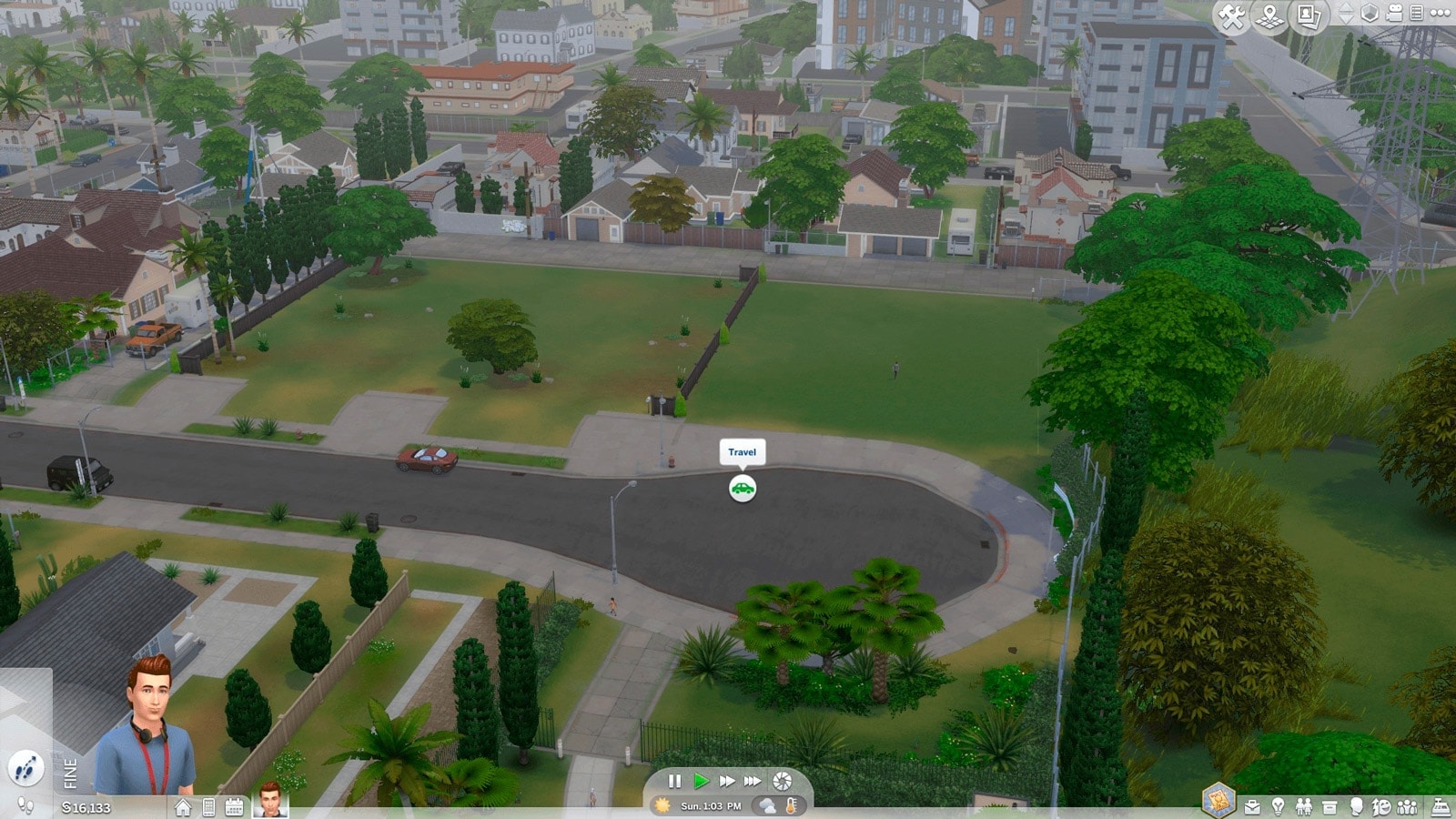
Task: Open the career briefcase panel
Action: coord(1252,807)
